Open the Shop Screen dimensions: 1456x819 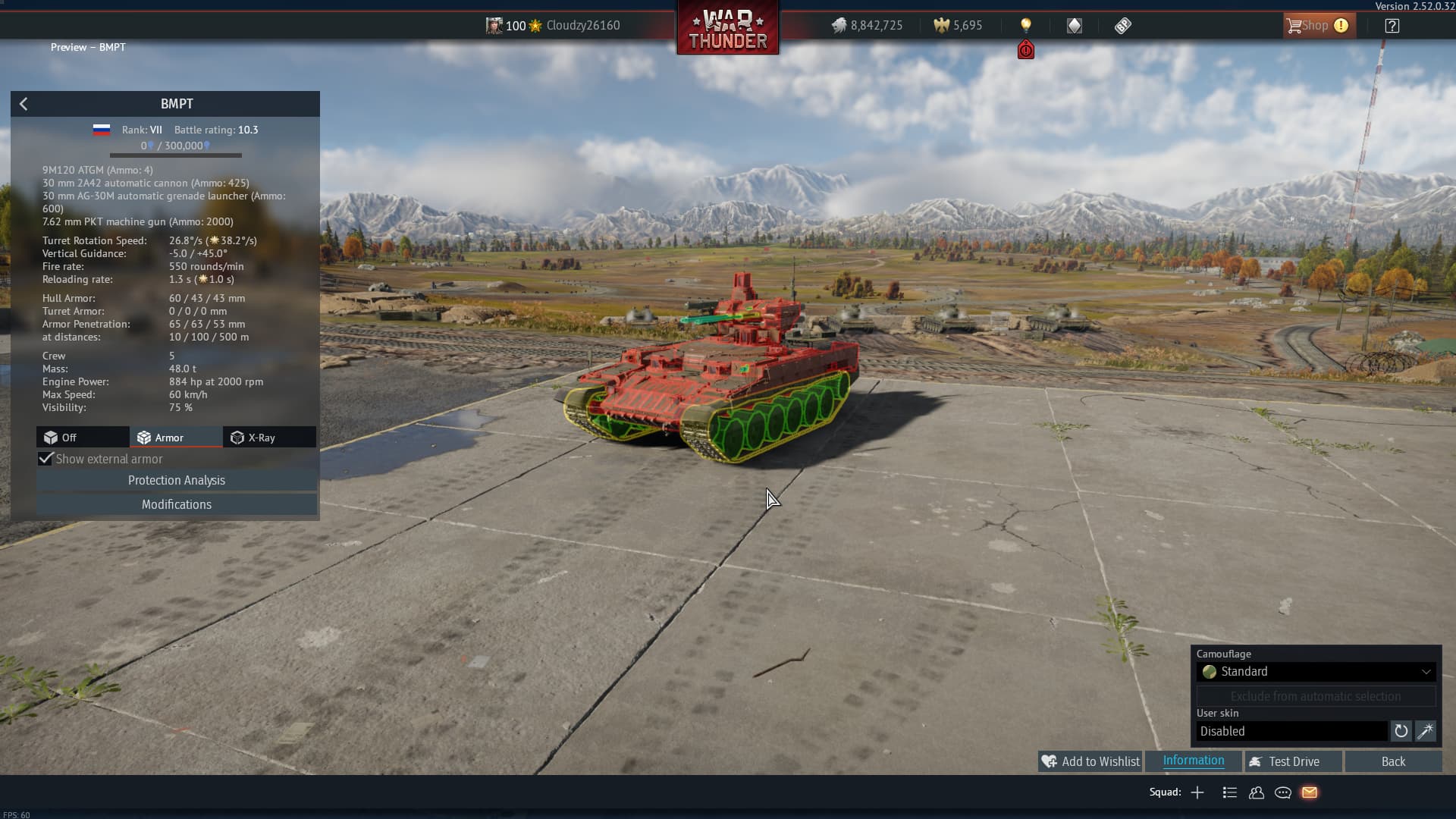(1316, 26)
